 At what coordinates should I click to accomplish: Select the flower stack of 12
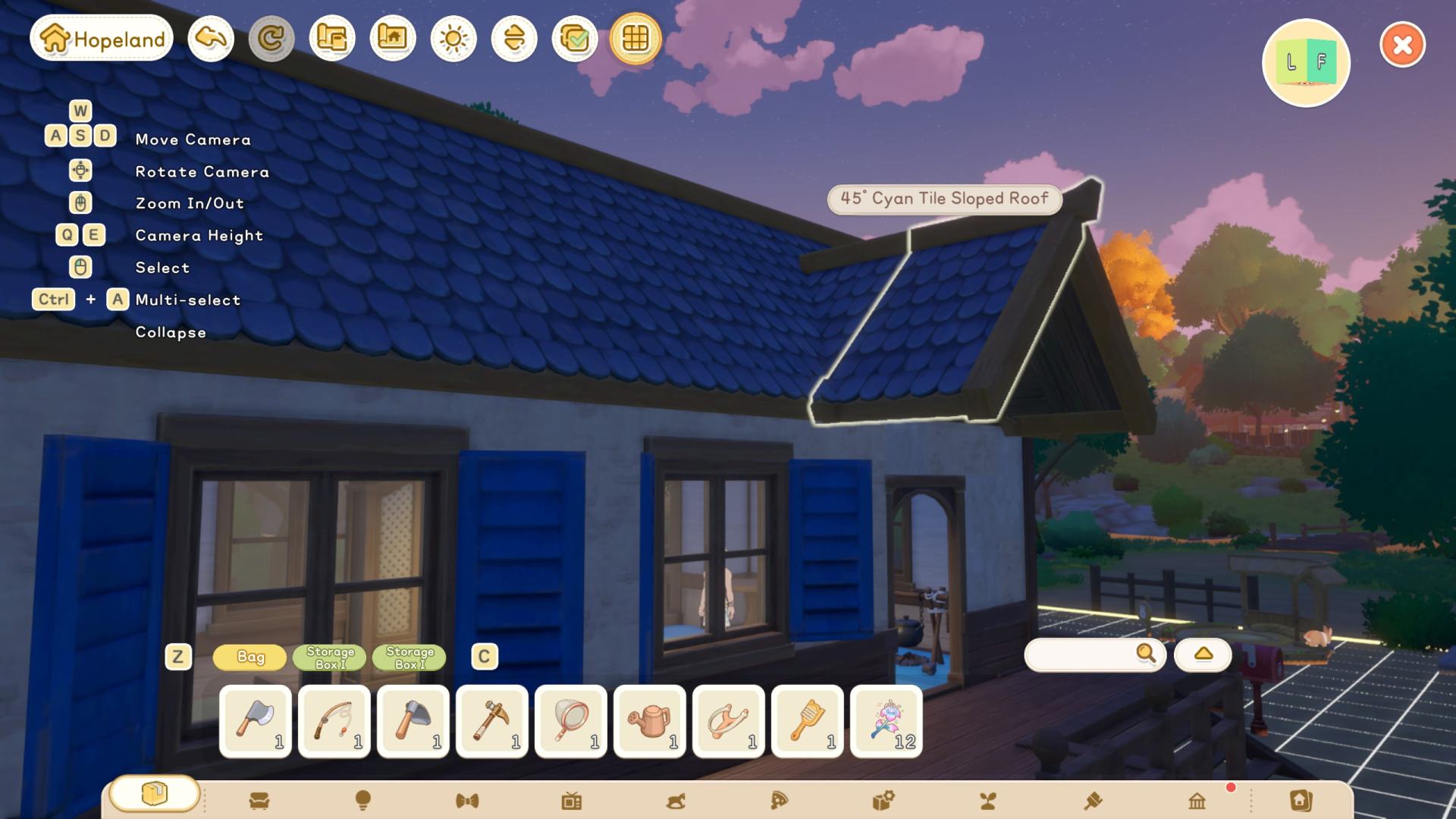(886, 721)
